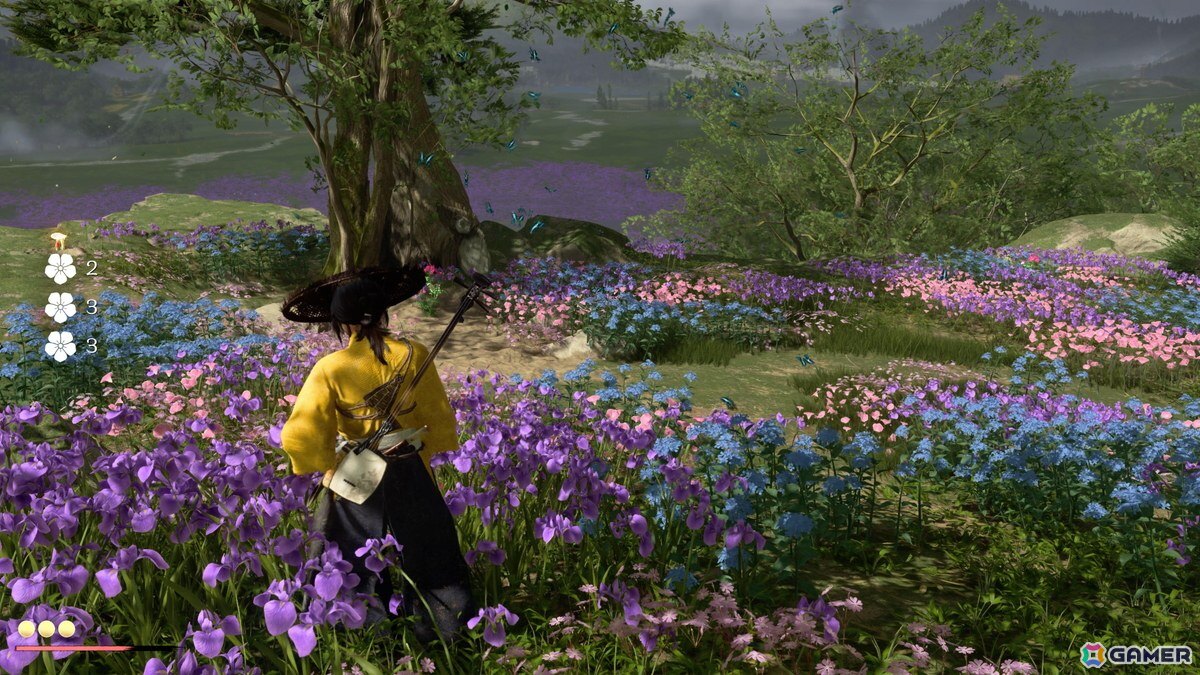Select the white flower icon showing count 2
The height and width of the screenshot is (675, 1200).
[x=60, y=268]
